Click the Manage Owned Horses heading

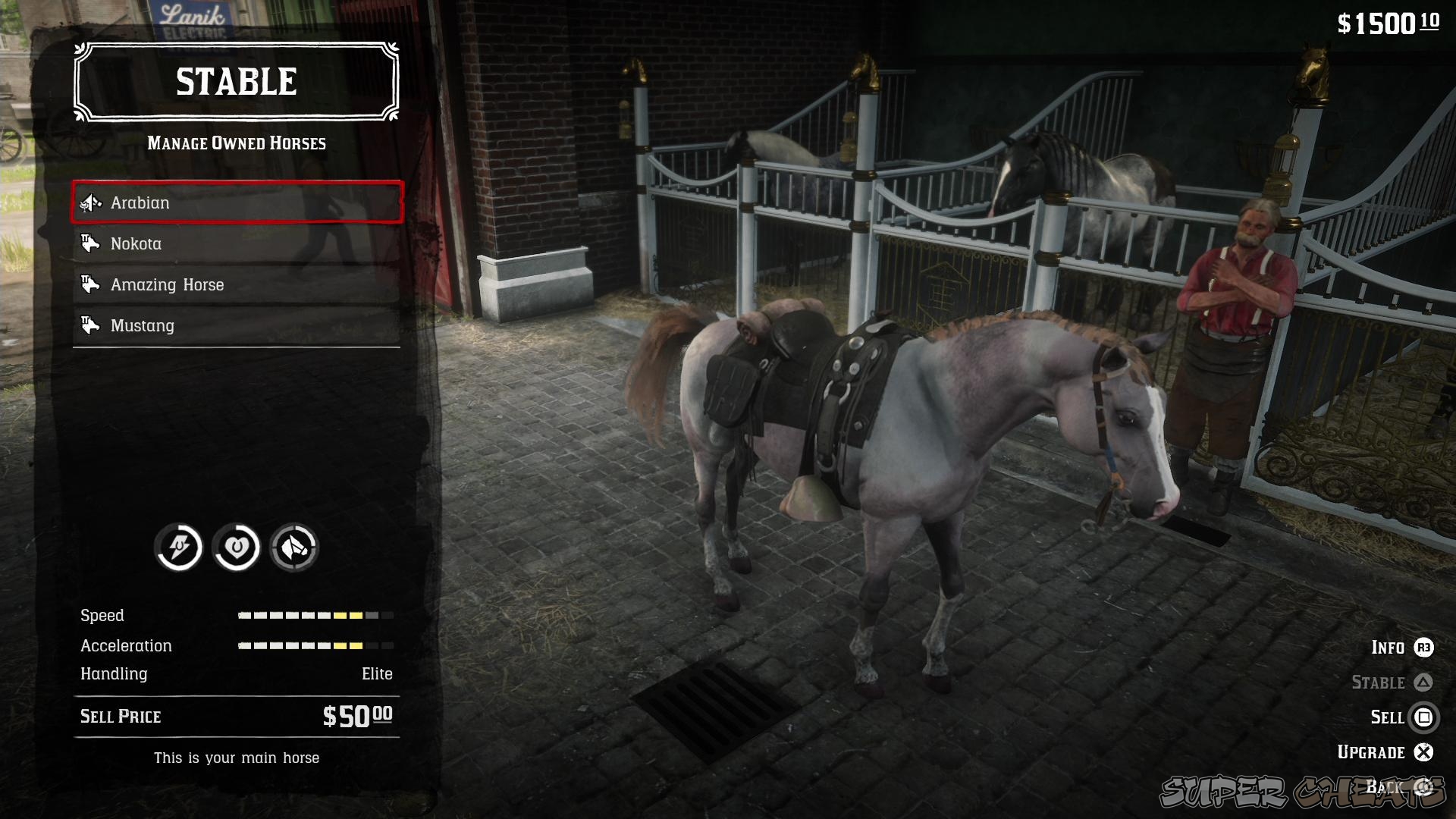pos(236,143)
